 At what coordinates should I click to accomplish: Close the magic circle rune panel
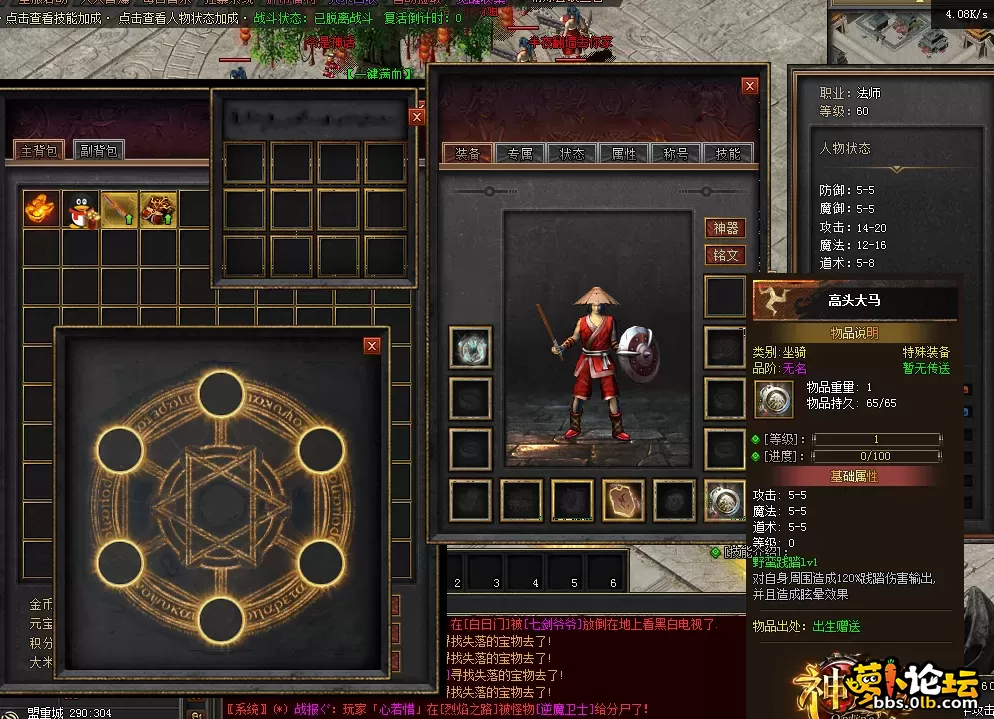coord(372,346)
